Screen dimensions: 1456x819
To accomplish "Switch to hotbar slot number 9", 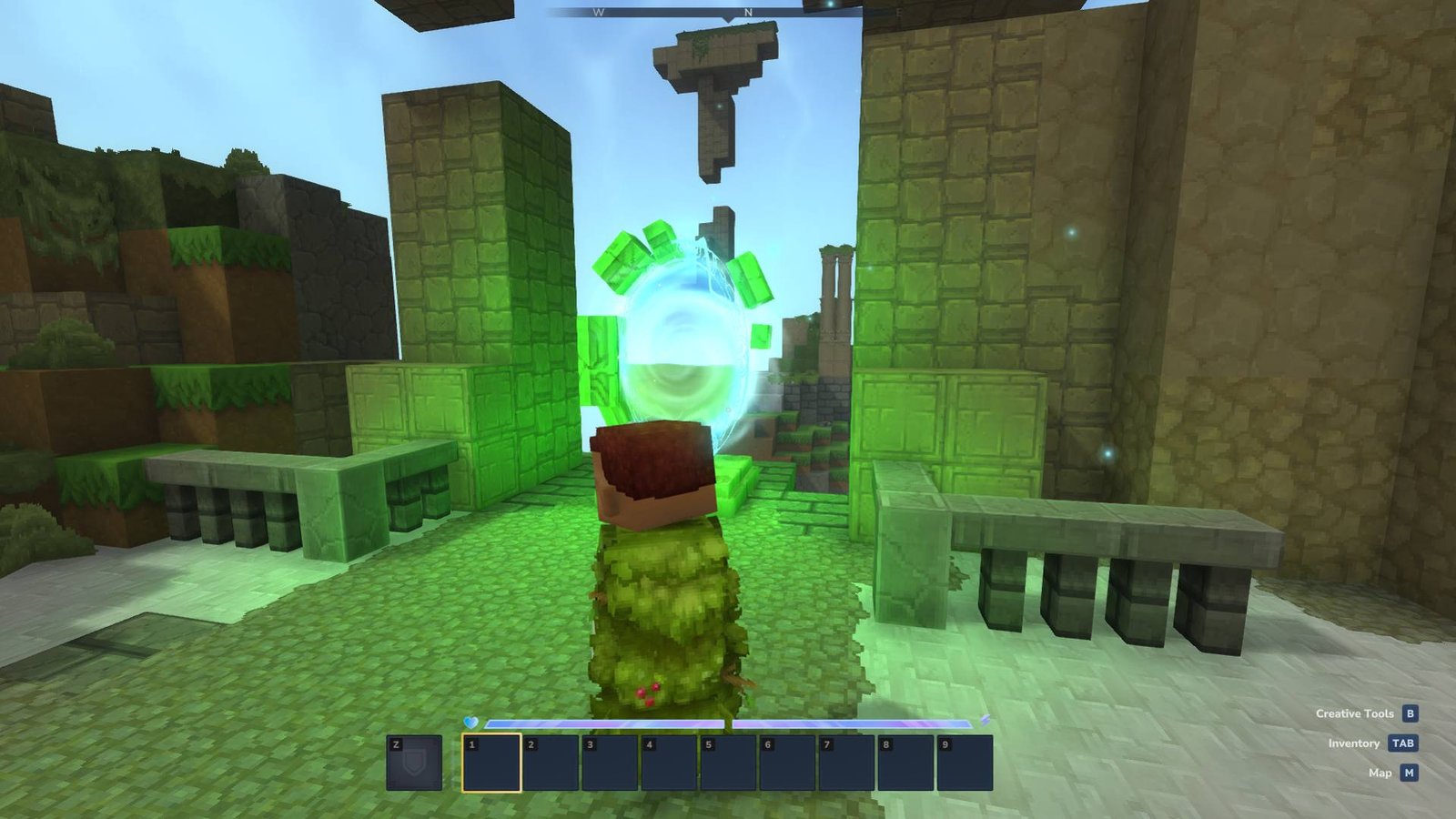I will (965, 763).
